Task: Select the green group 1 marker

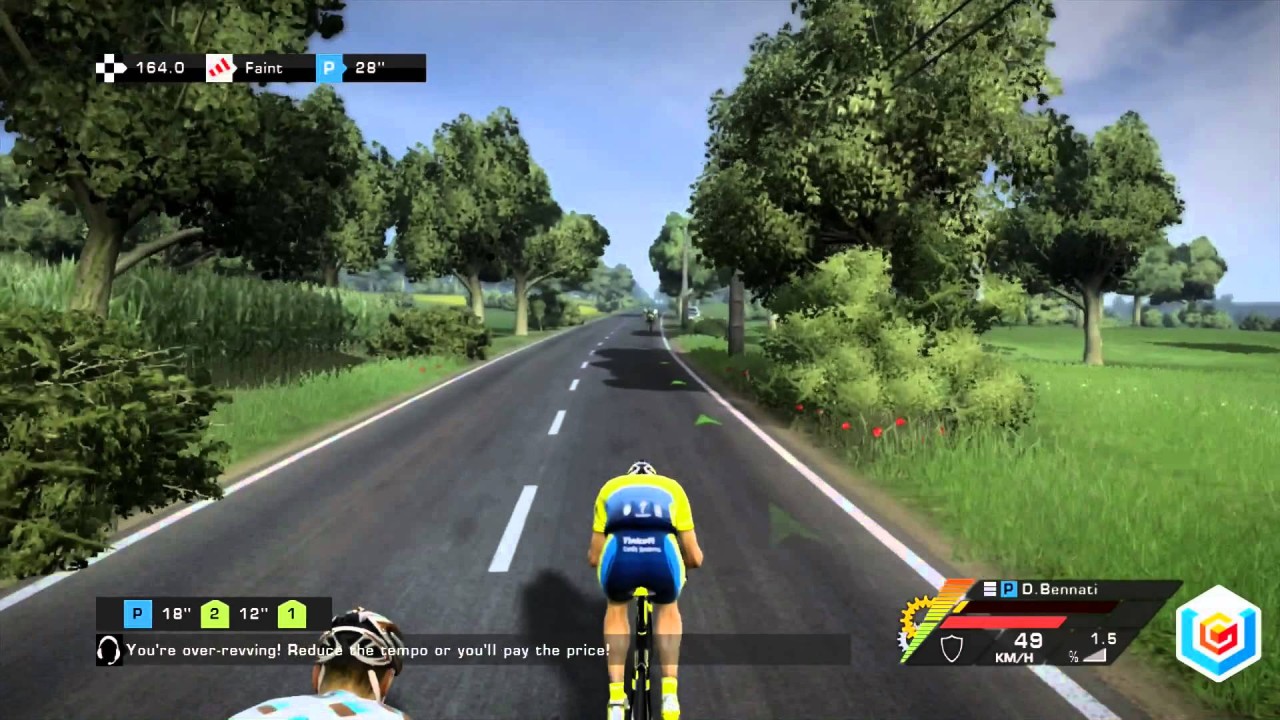Action: tap(292, 614)
